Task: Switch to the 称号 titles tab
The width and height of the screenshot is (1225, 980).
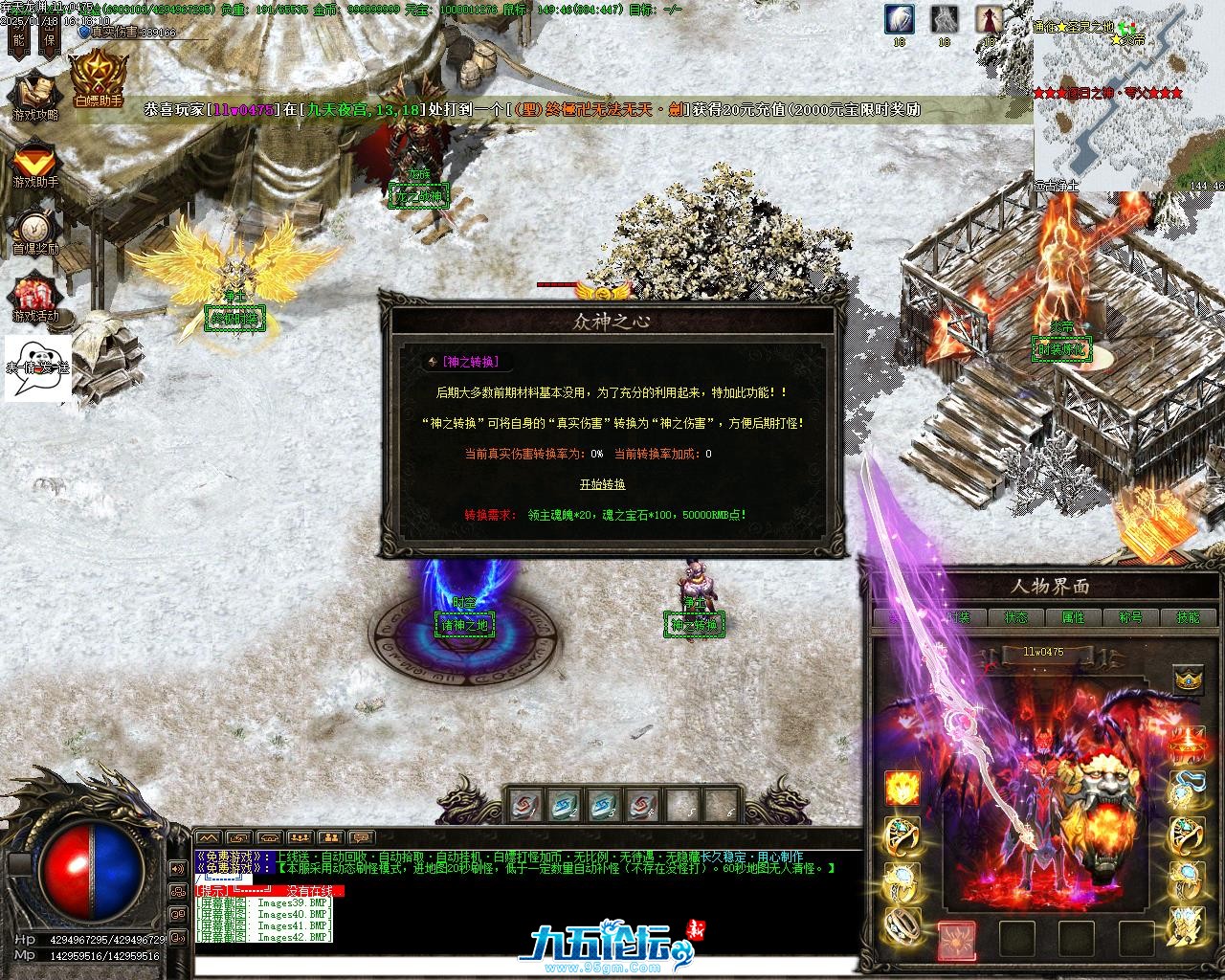Action: tap(1130, 617)
